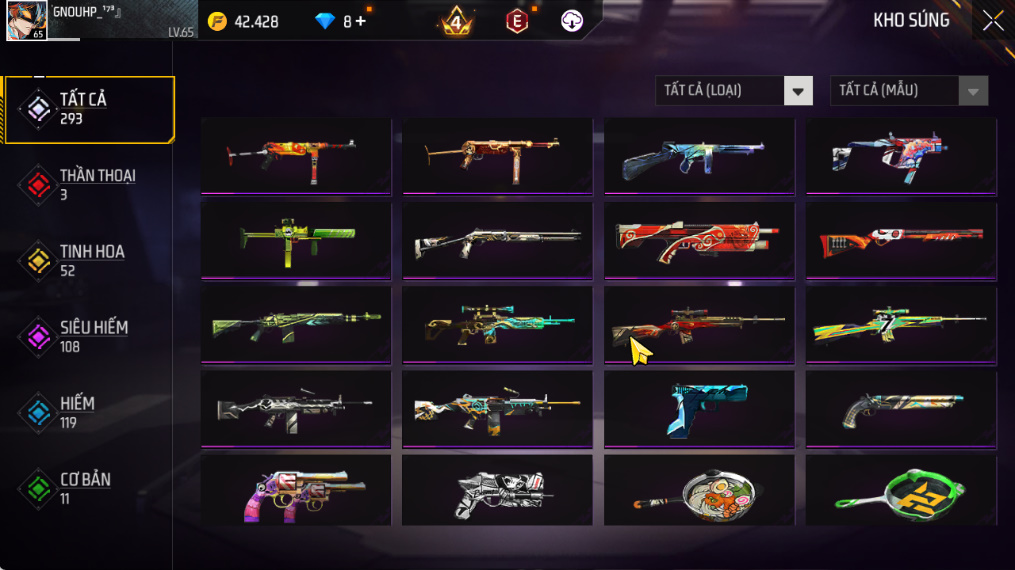Choose the Cơ Bản rarity tab
The width and height of the screenshot is (1015, 570).
pyautogui.click(x=90, y=488)
